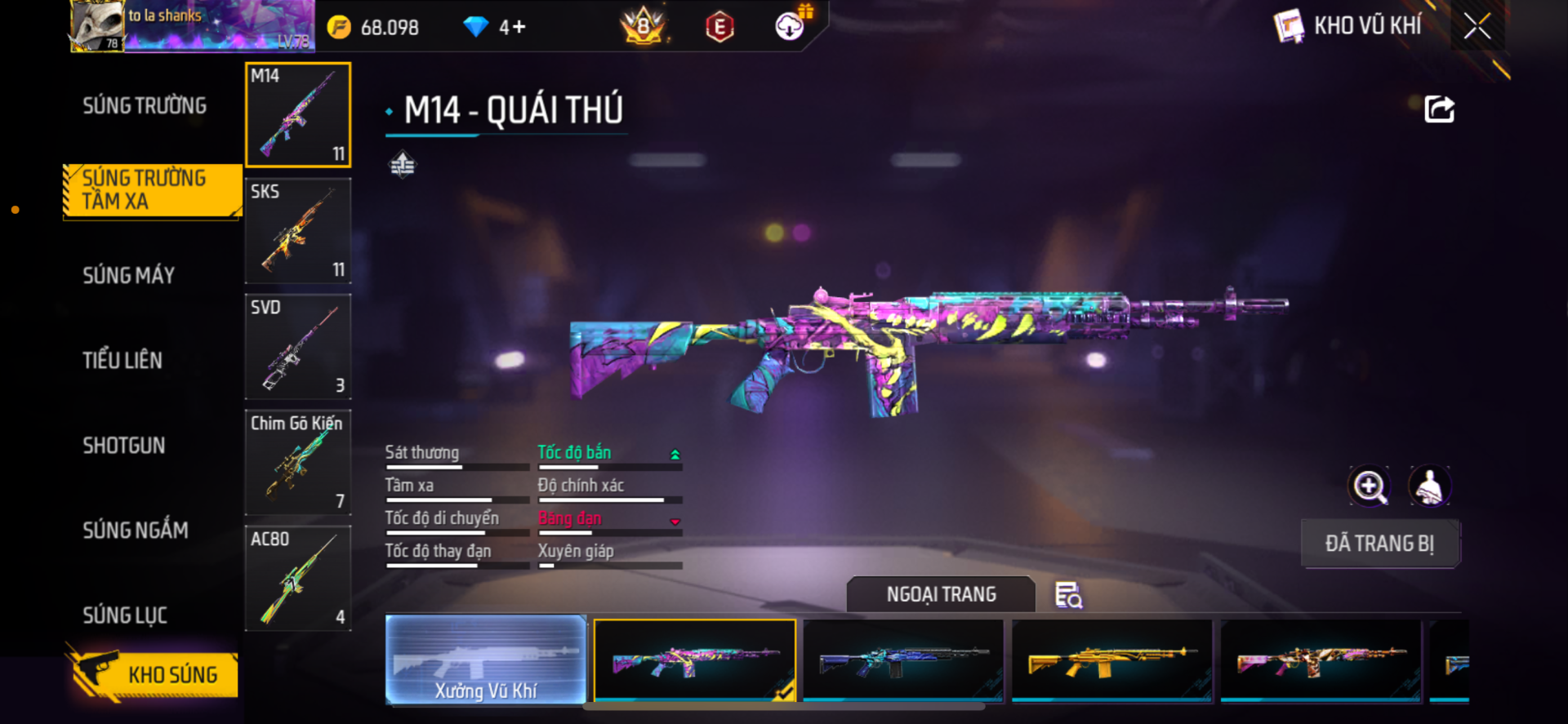Switch to Súng Lục category
This screenshot has height=724, width=1568.
click(x=125, y=615)
